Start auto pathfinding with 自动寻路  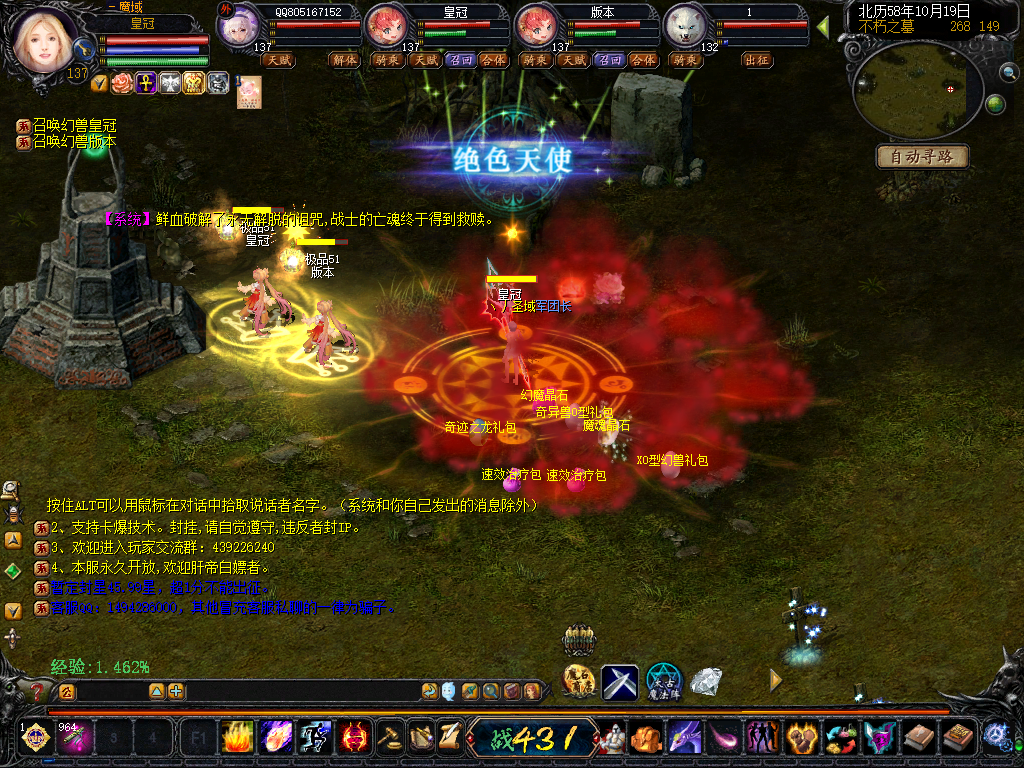[922, 157]
